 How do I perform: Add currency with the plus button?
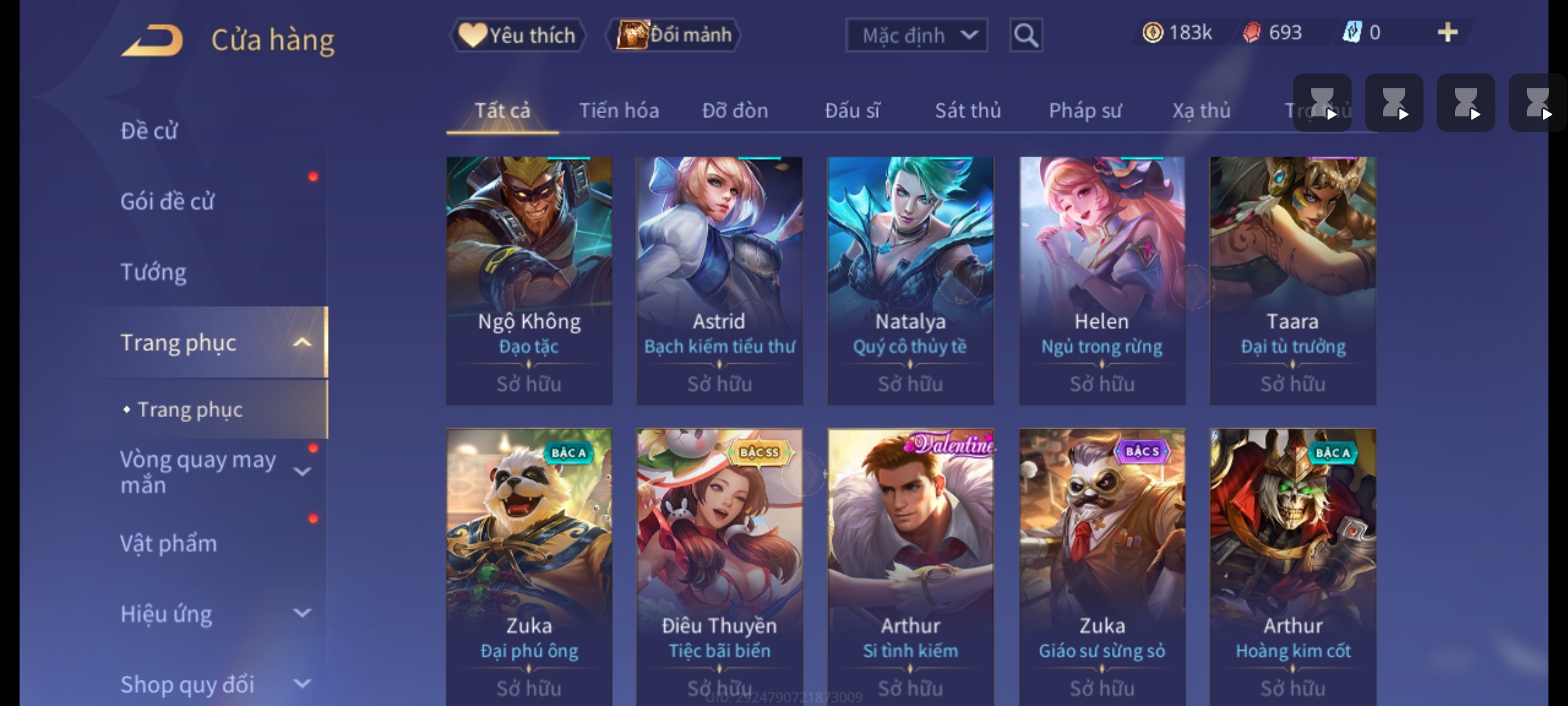pos(1447,33)
